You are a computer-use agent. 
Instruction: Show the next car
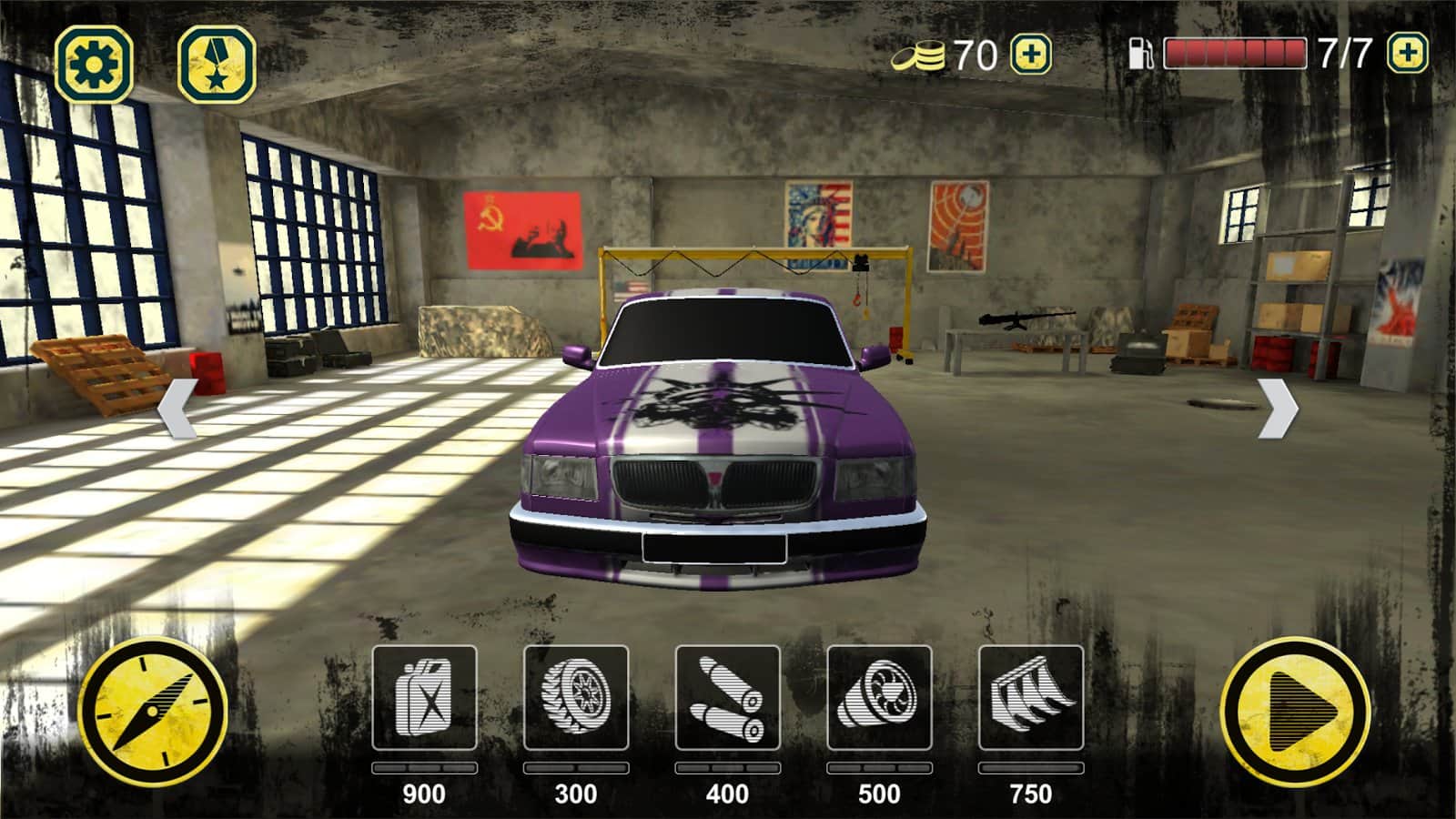[1278, 409]
